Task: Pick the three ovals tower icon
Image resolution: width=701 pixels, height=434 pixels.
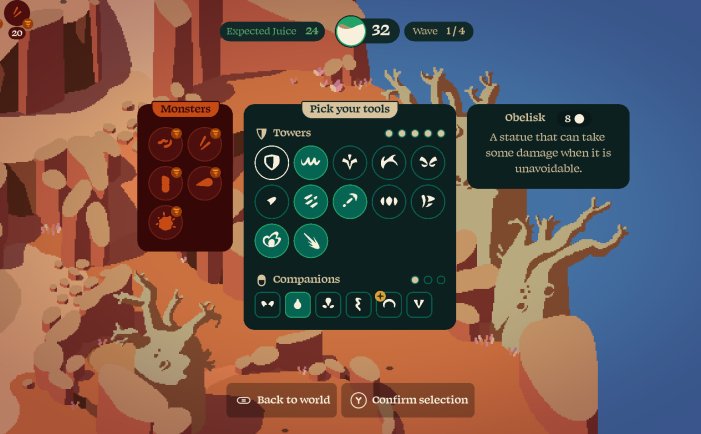Action: point(389,201)
